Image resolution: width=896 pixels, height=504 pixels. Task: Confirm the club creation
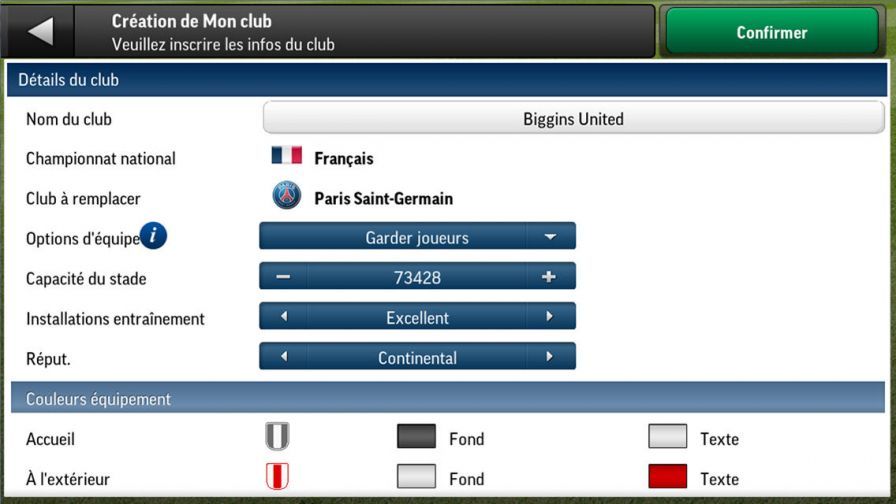tap(771, 32)
